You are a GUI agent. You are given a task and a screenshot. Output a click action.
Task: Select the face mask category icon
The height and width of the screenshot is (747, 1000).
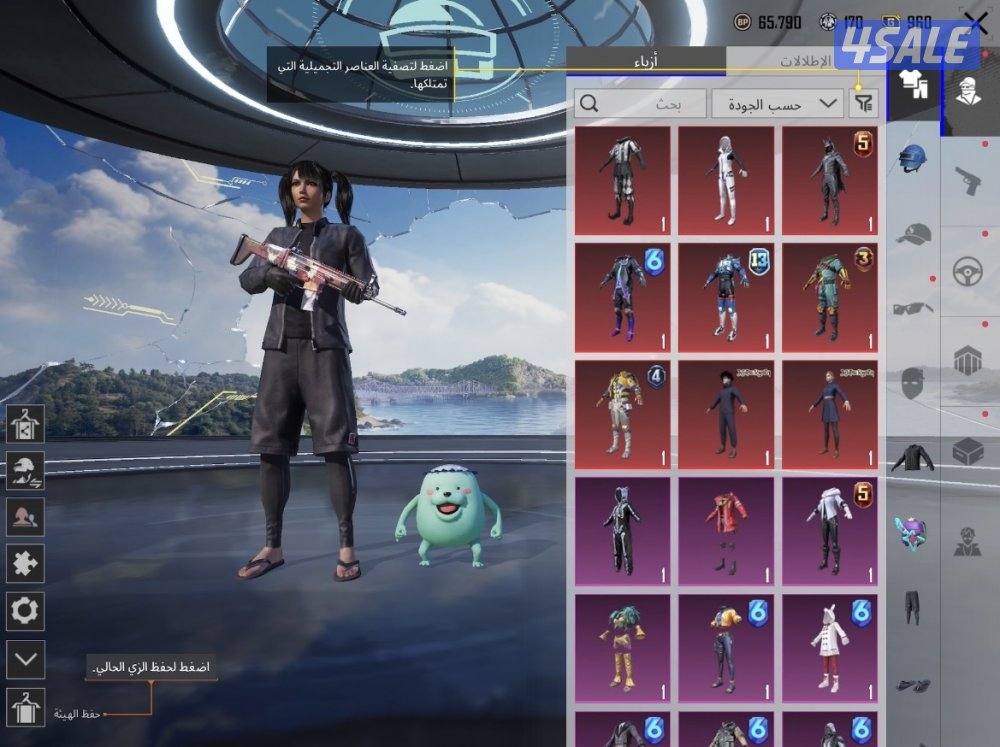[912, 384]
